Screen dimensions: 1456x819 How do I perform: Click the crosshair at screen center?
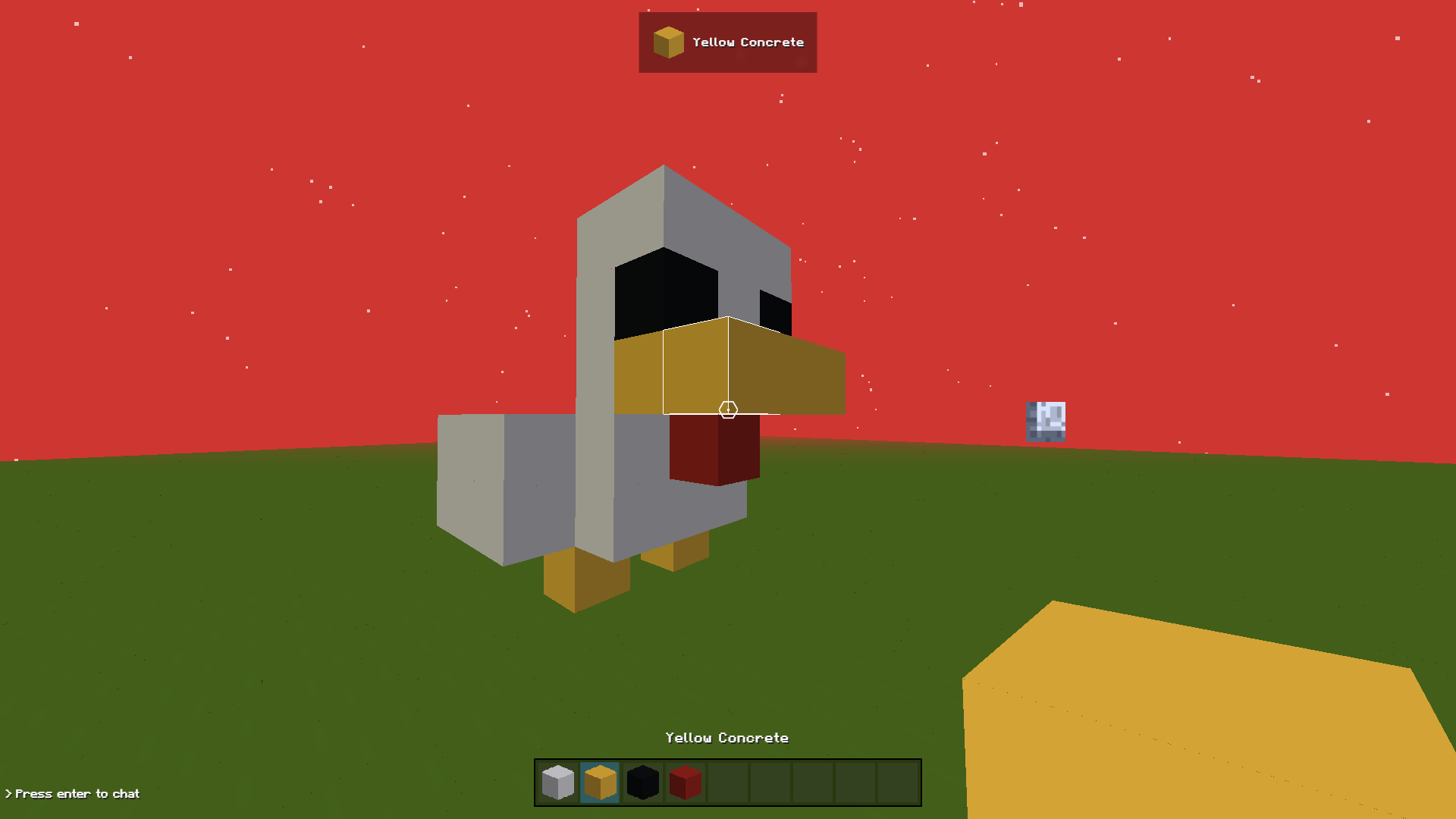(728, 409)
